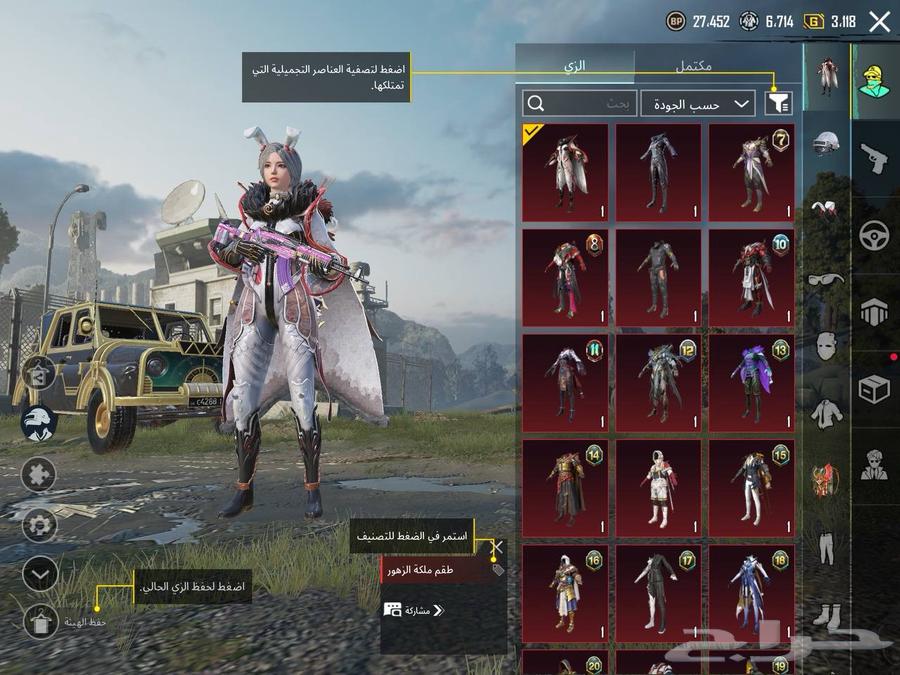Switch to the الزي tab
Image resolution: width=900 pixels, height=675 pixels.
pyautogui.click(x=575, y=66)
